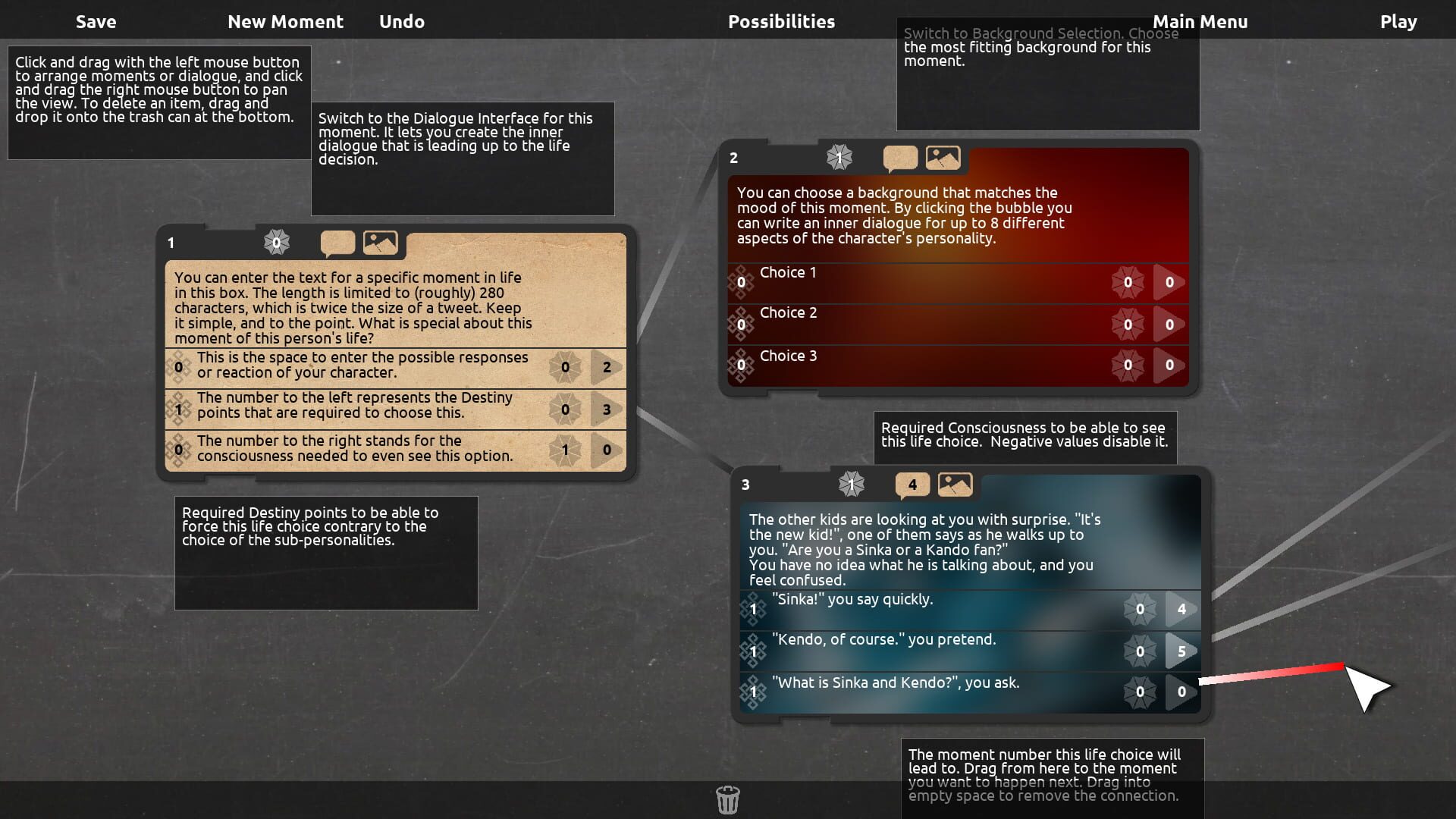
Task: Click the consciousness badge showing 4 on moment 3
Action: [911, 485]
